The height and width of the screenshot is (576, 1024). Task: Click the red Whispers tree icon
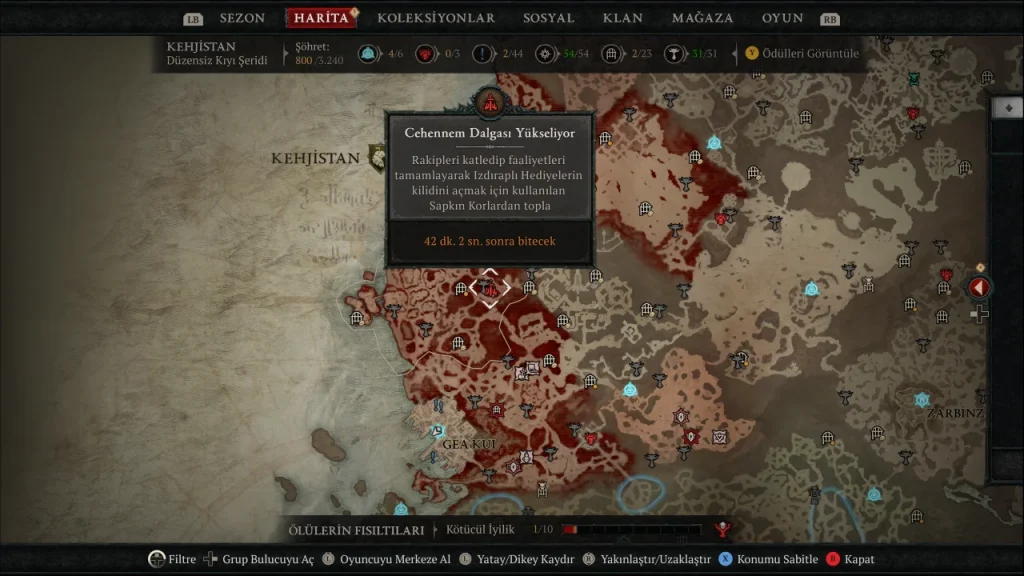[x=723, y=530]
